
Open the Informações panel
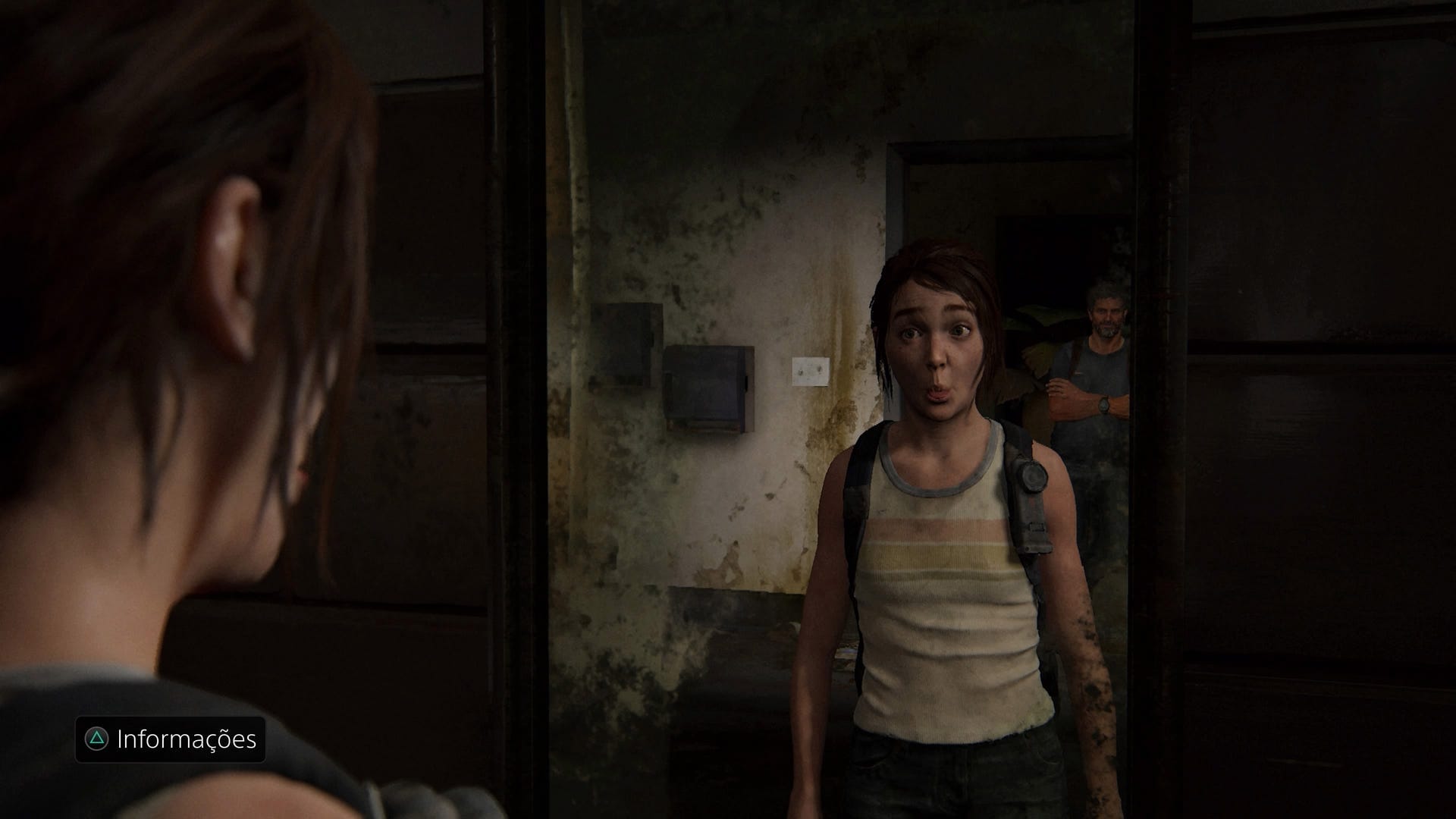[x=171, y=739]
